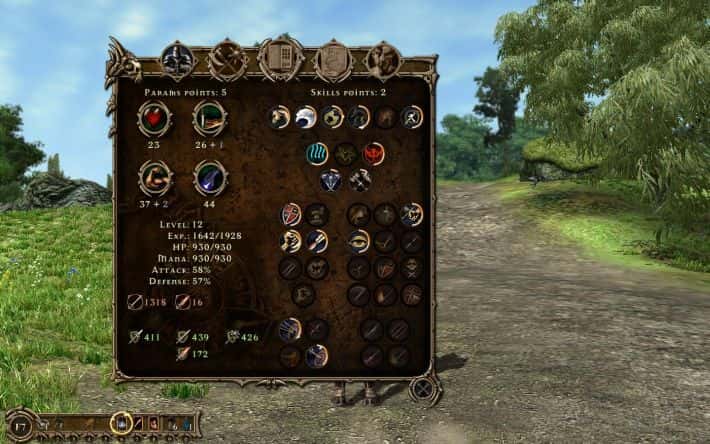Raise the green sword-arm attribute
Viewport: 710px width, 444px height.
(x=209, y=118)
